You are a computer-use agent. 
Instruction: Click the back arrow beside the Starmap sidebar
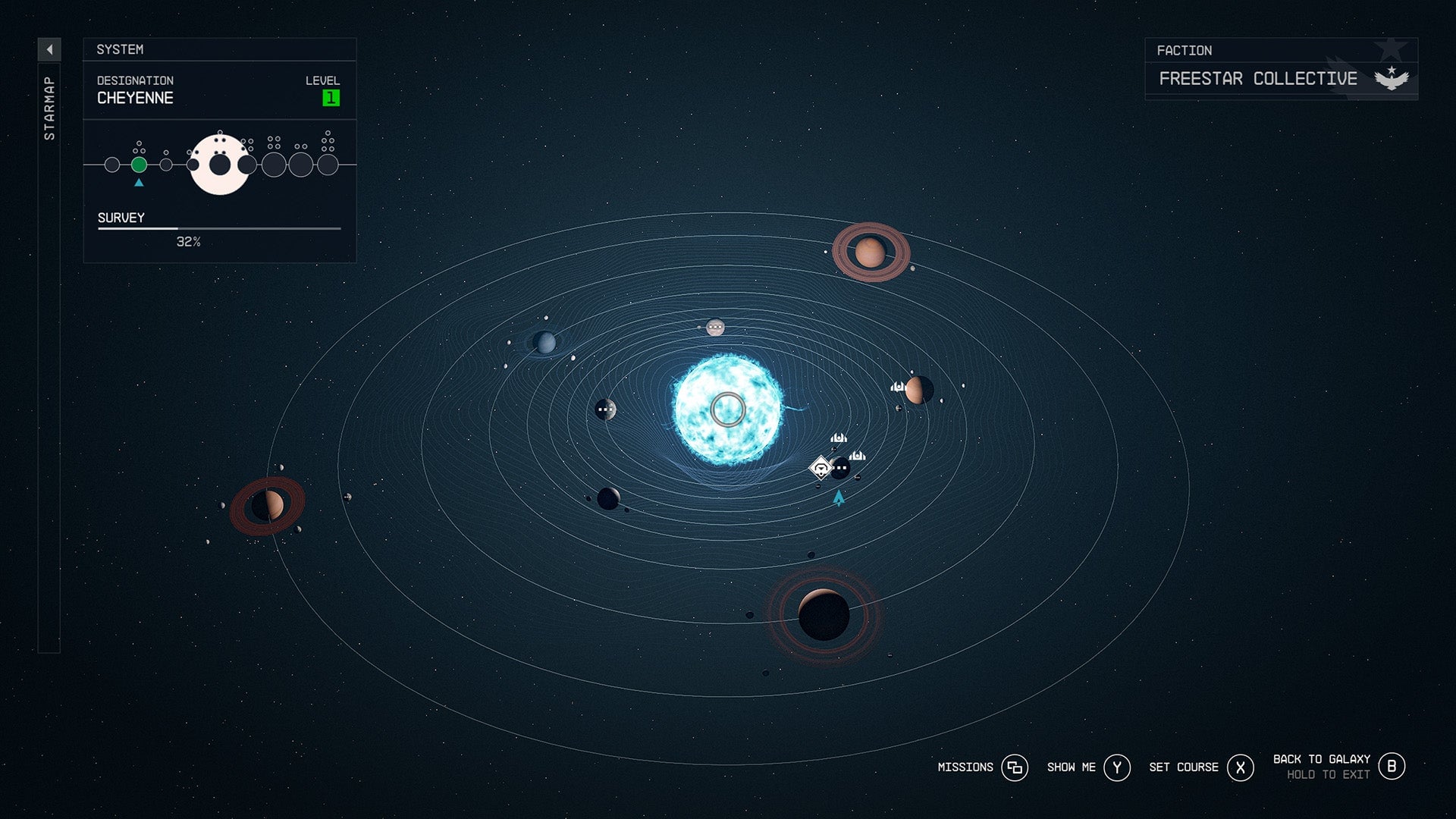[x=50, y=48]
